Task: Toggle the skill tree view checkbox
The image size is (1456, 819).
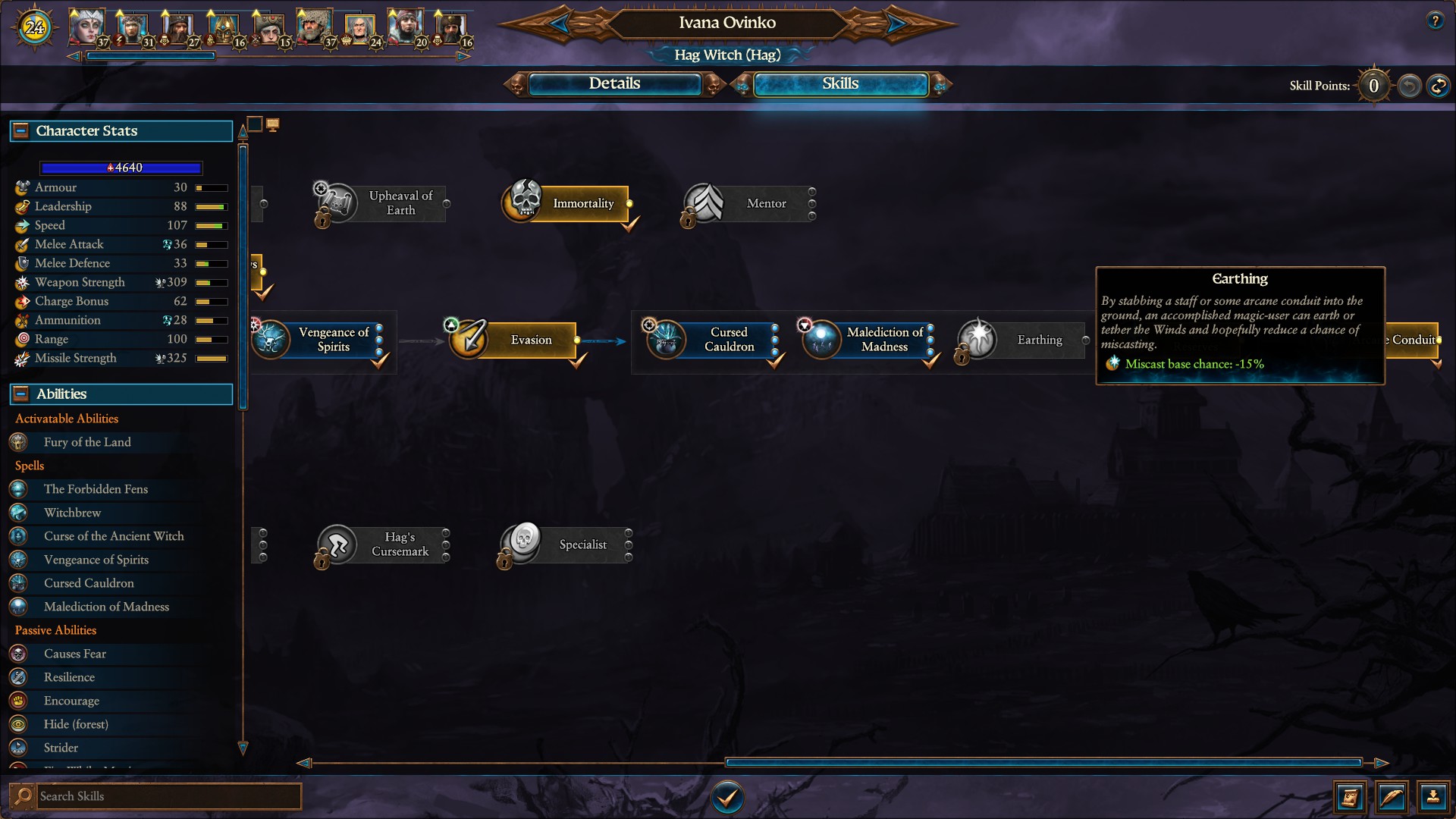Action: click(x=254, y=122)
